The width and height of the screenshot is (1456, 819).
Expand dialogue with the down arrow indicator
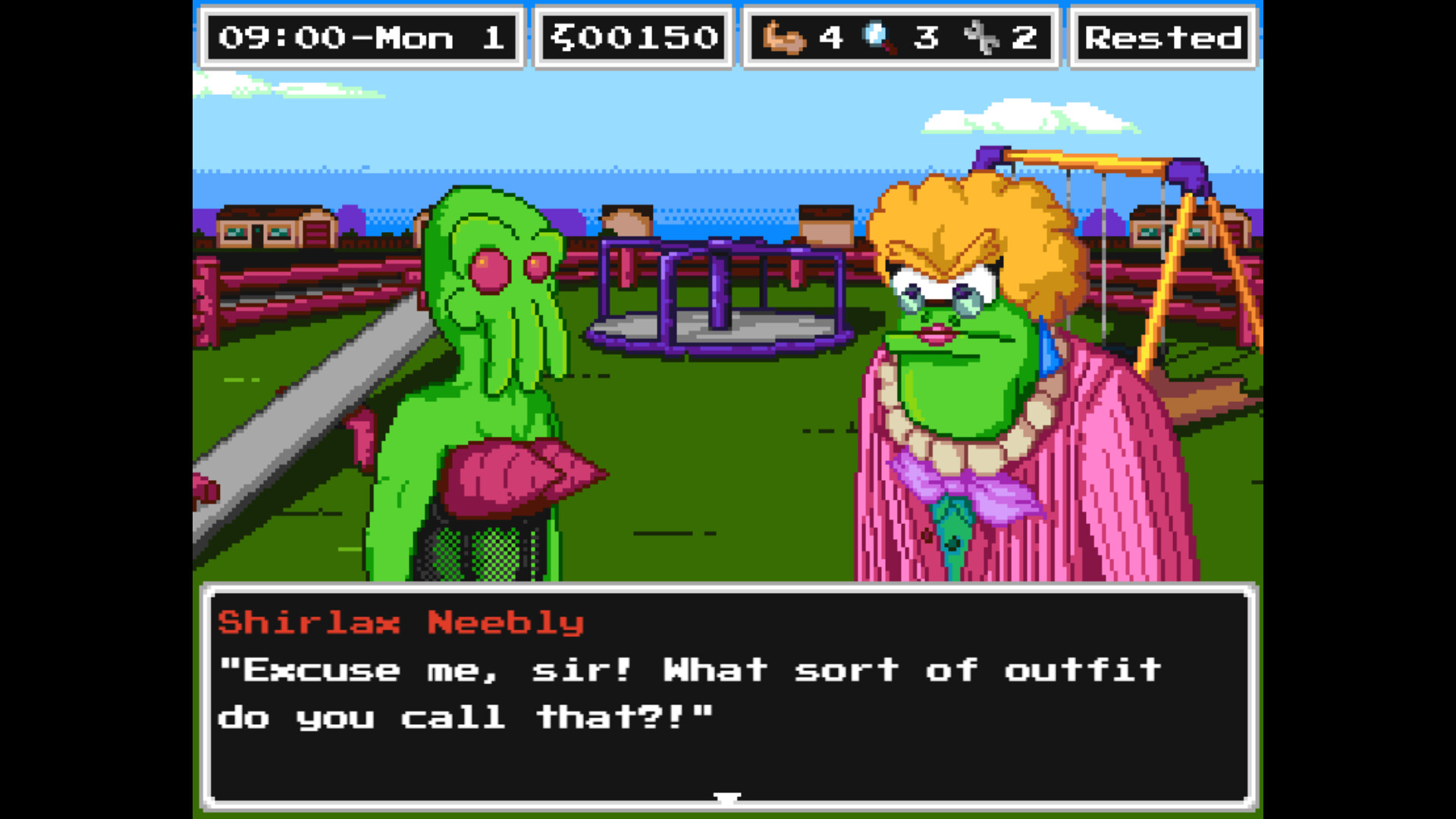click(726, 797)
